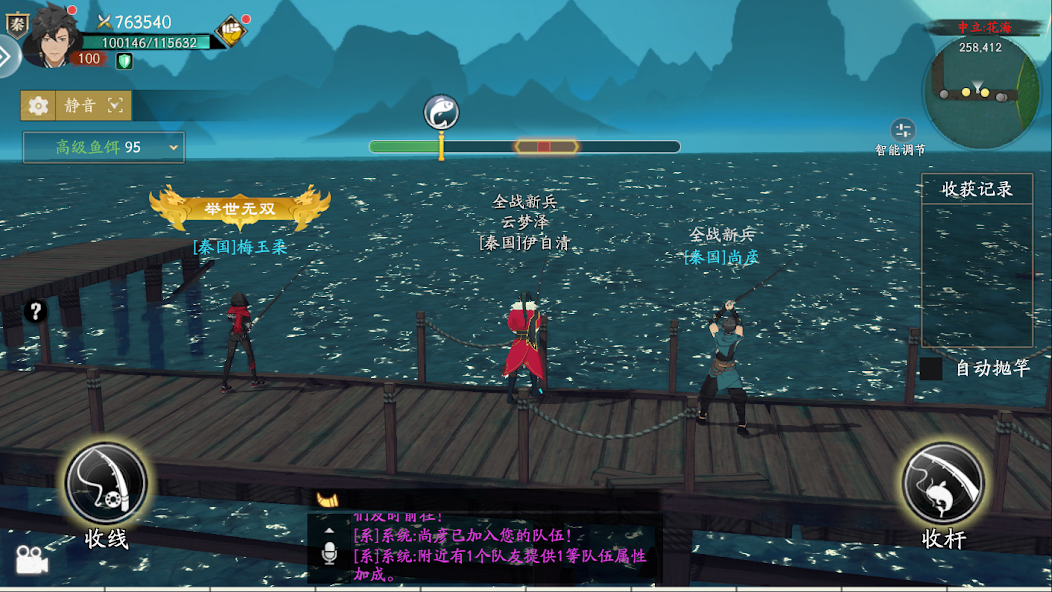
Task: Expand the chat with the up arrow
Action: pyautogui.click(x=329, y=530)
